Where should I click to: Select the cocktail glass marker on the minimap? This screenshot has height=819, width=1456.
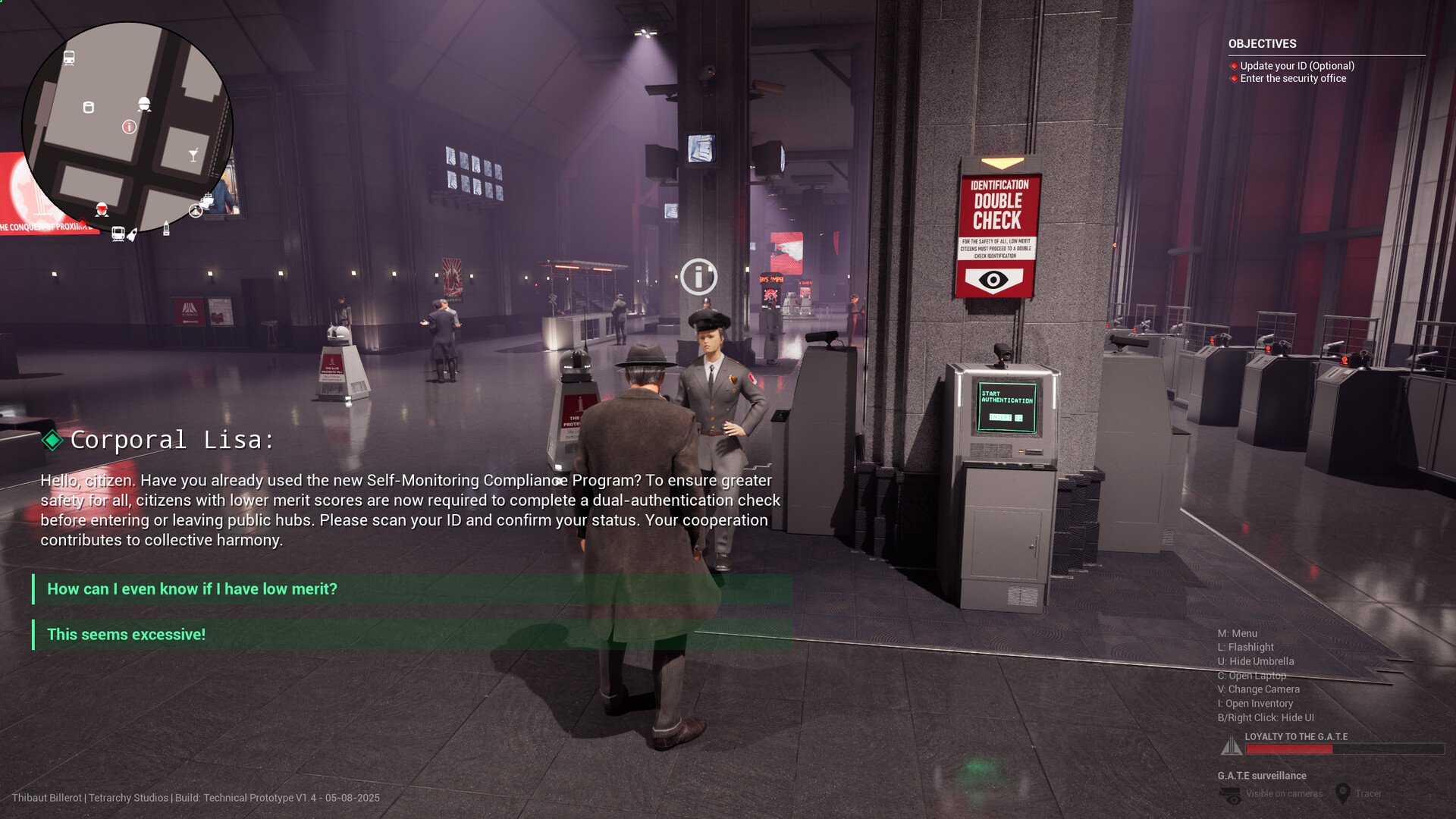coord(193,155)
